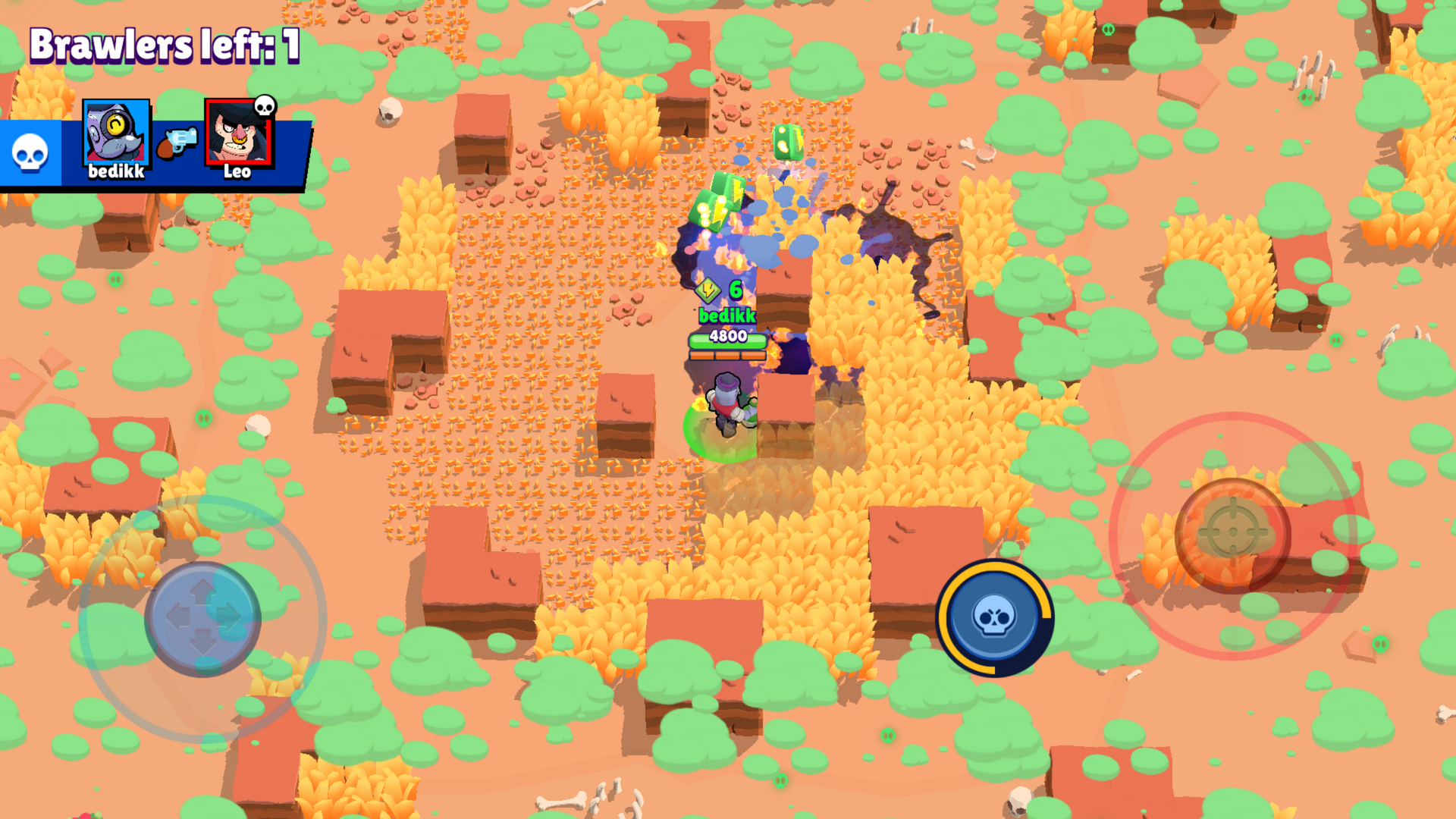
Task: Click the Leo name text in the kill feed
Action: [237, 171]
